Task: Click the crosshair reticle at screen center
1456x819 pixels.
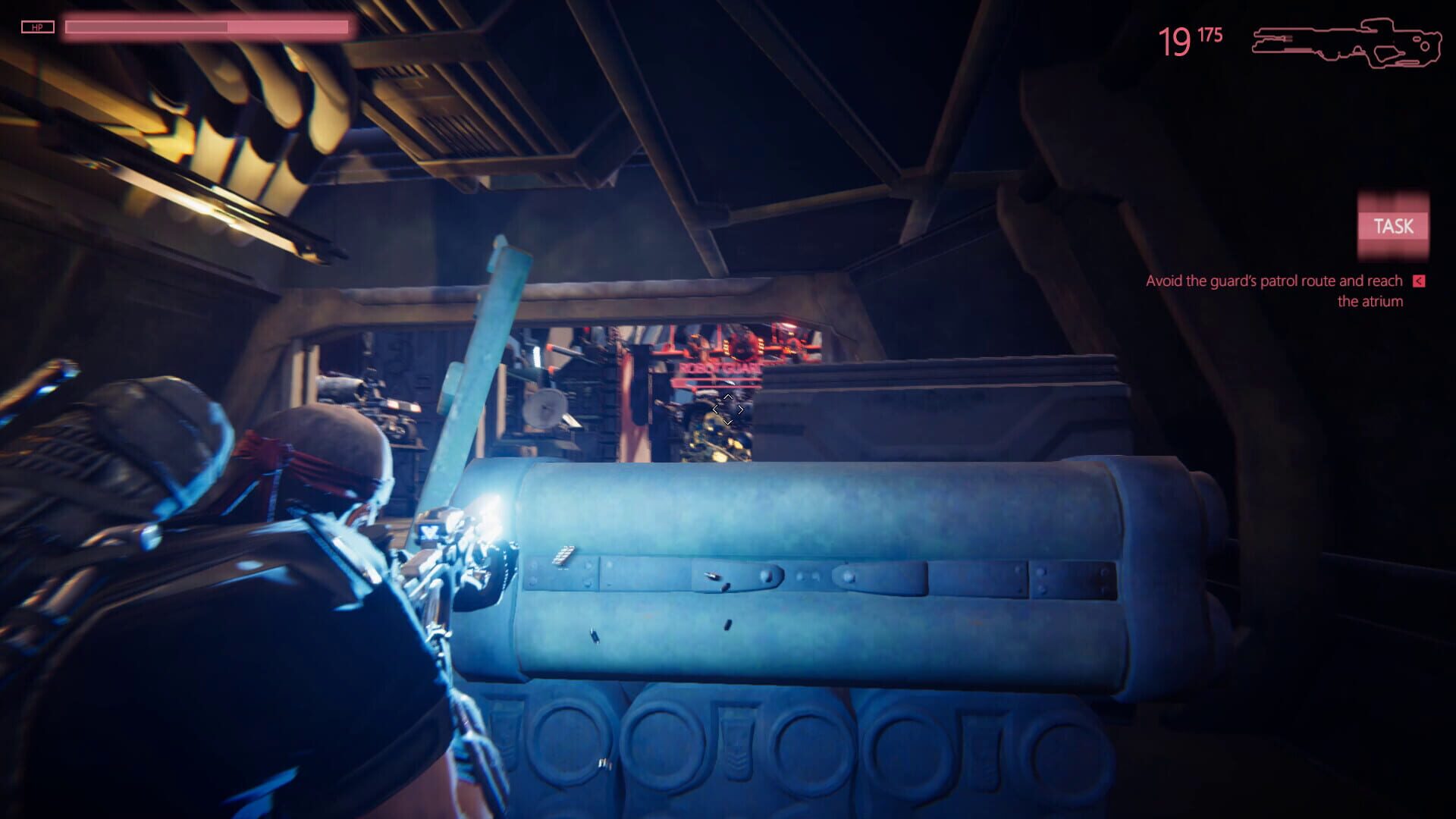Action: coord(728,409)
